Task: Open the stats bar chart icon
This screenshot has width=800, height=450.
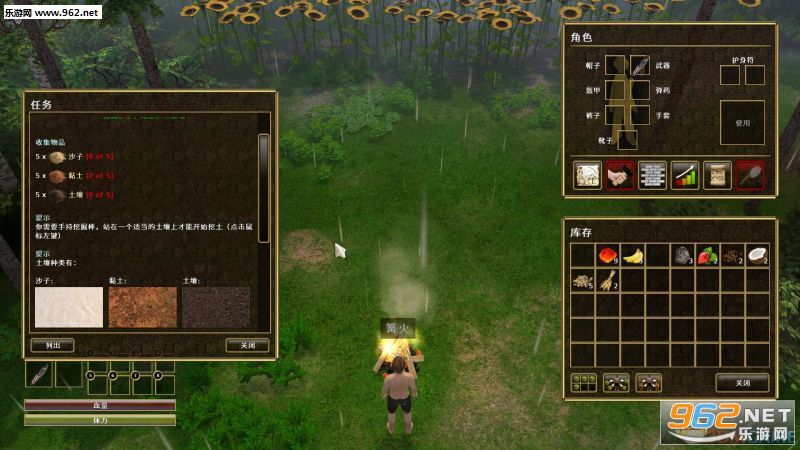Action: click(685, 175)
